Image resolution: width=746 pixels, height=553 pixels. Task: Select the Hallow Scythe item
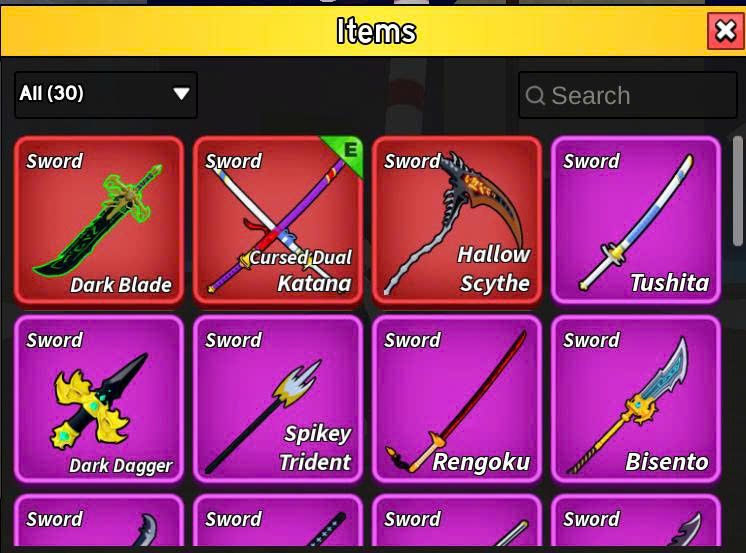457,220
